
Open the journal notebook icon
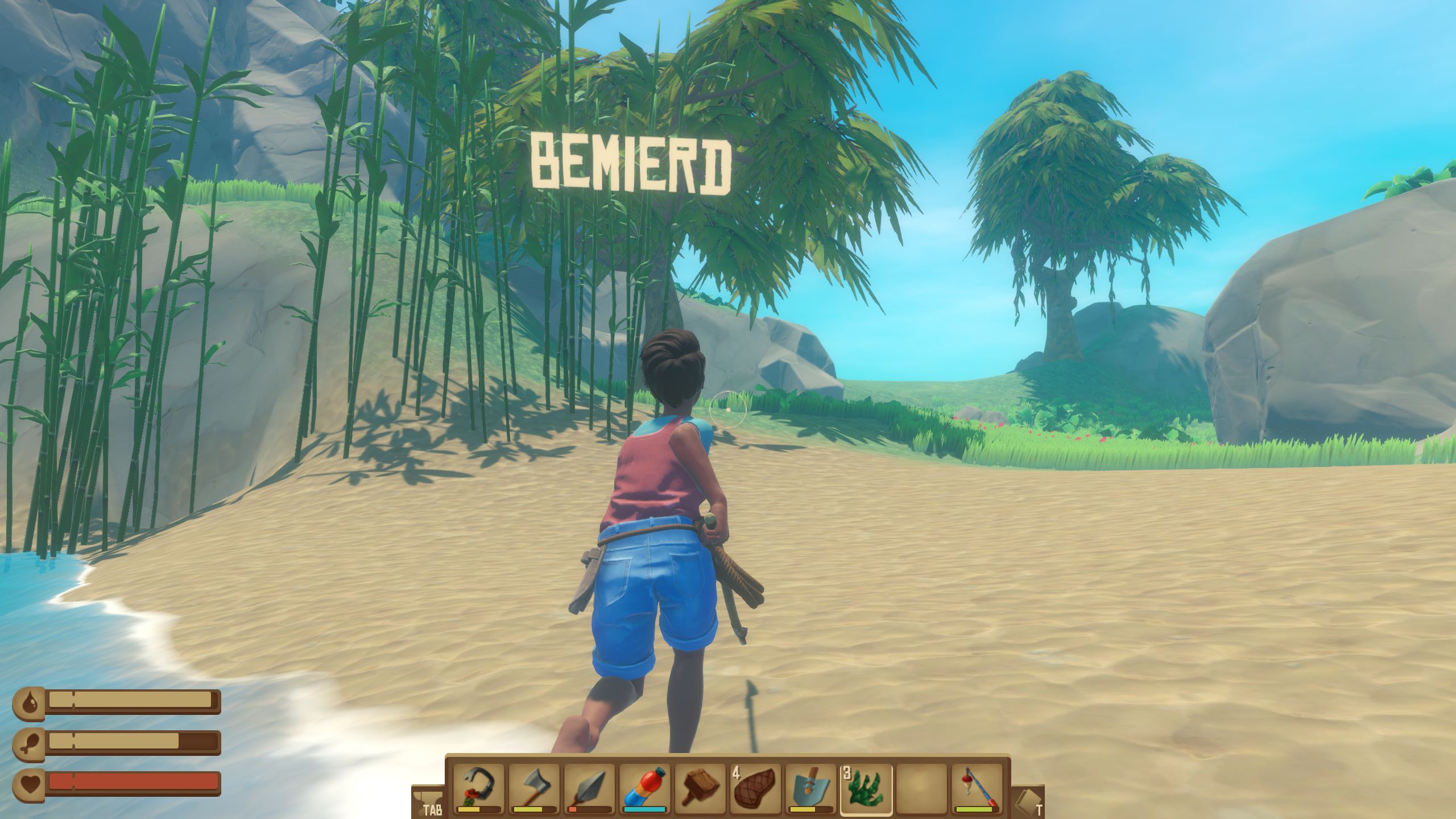point(1028,802)
